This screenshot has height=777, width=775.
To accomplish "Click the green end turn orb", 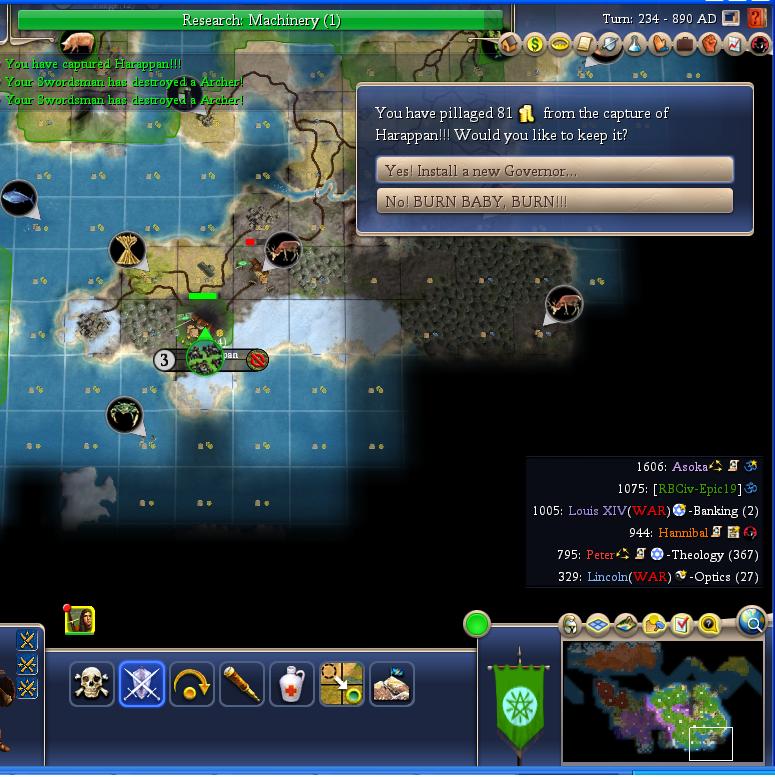I will click(x=477, y=625).
